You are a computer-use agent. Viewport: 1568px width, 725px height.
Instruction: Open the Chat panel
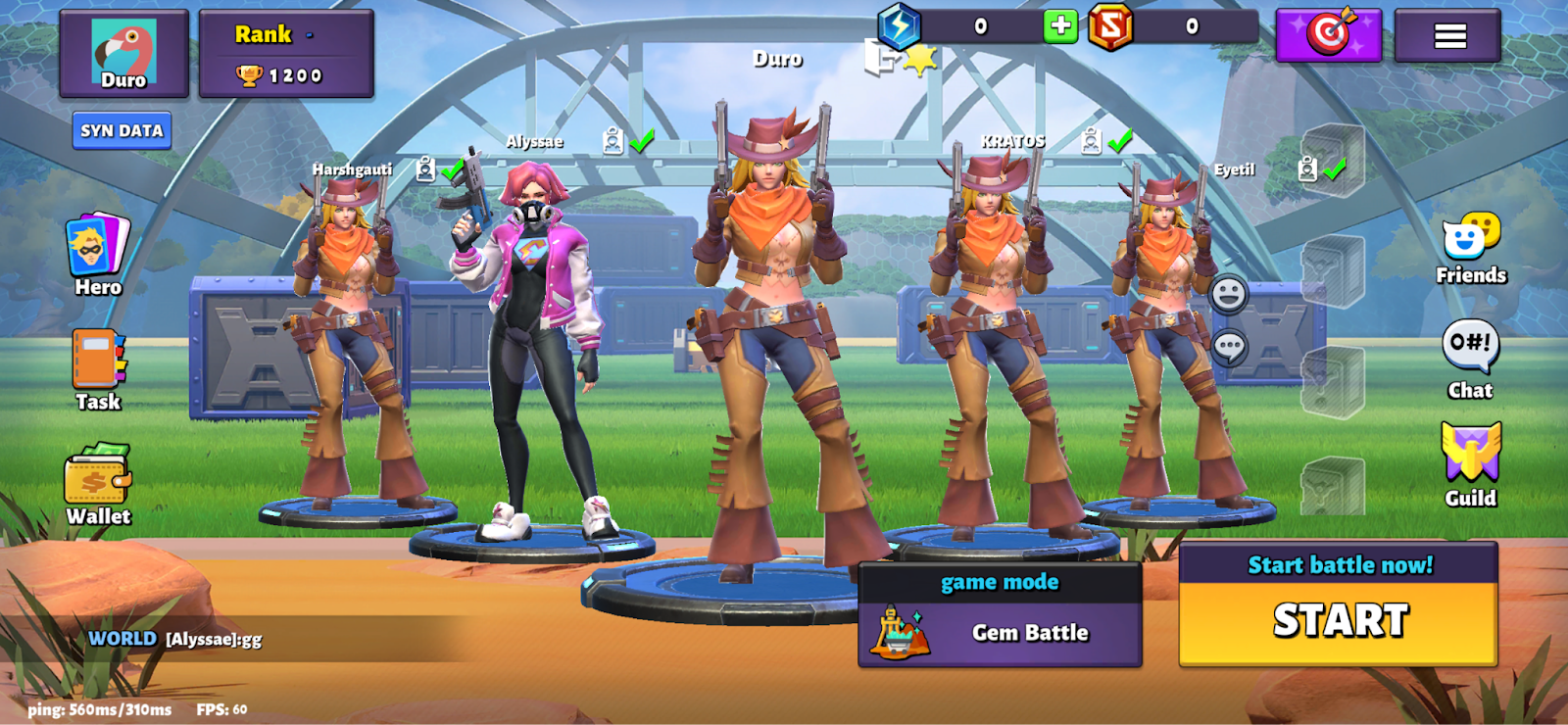(1470, 359)
